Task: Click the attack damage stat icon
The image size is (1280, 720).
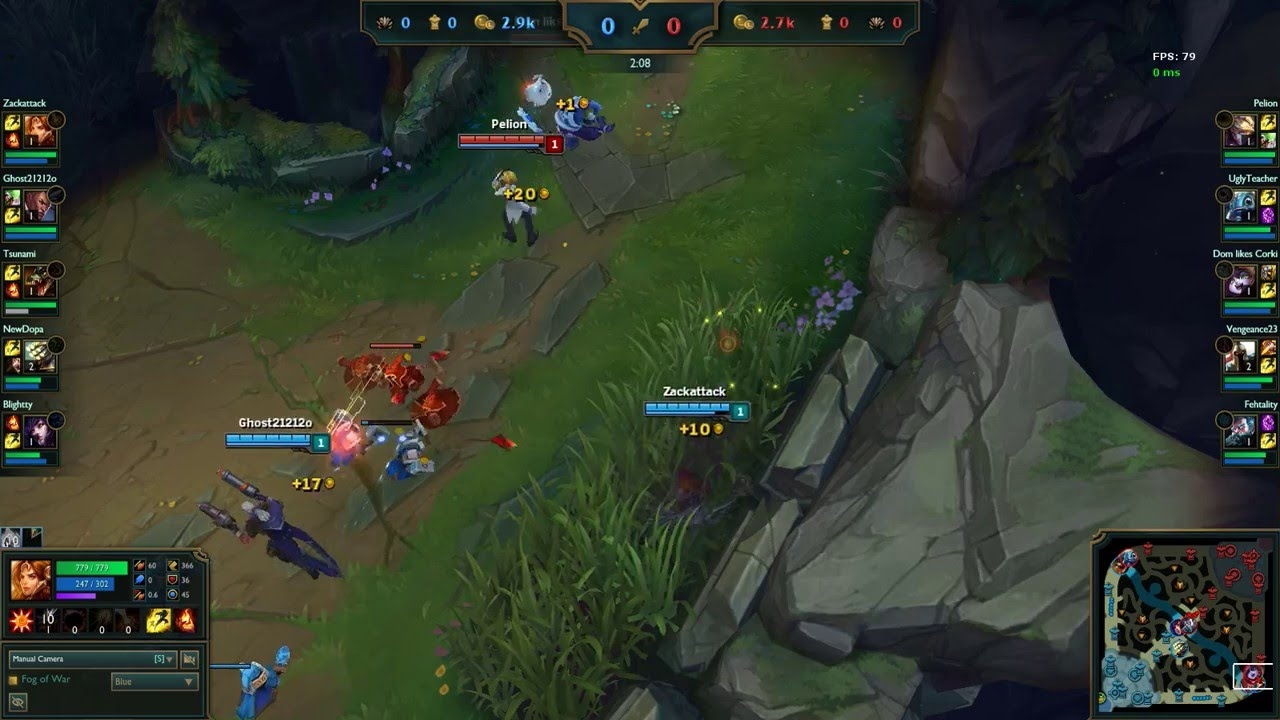Action: tap(137, 565)
